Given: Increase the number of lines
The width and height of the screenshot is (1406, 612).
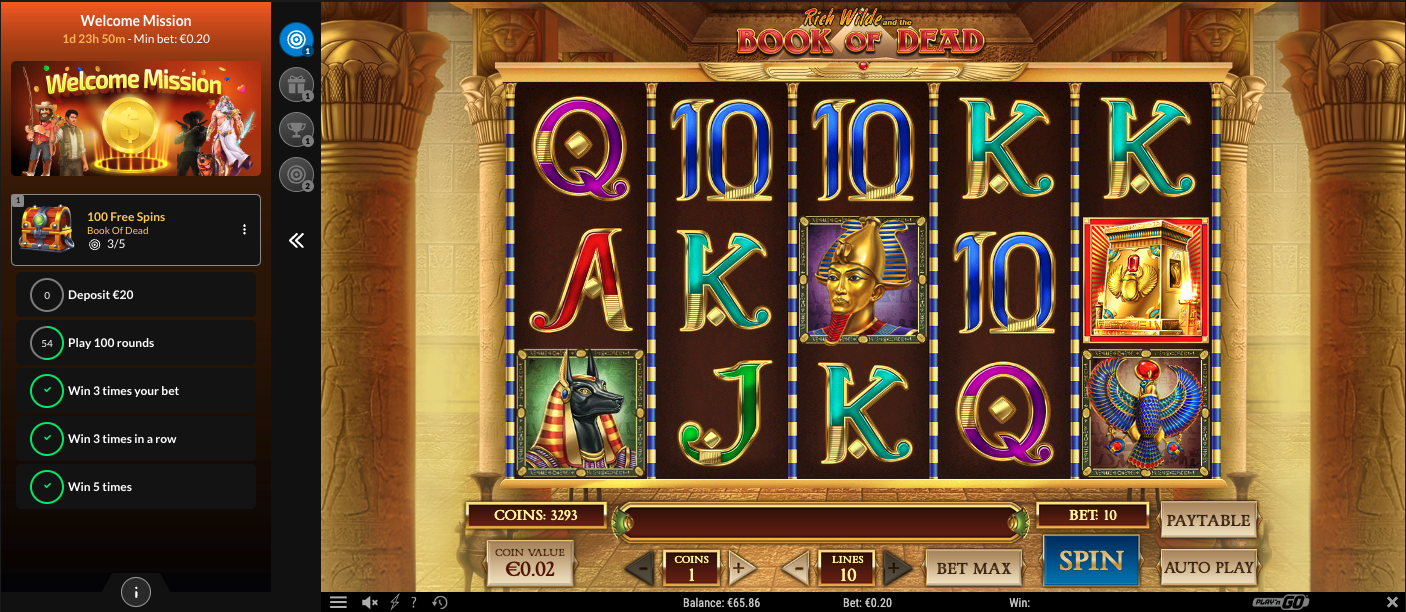Looking at the screenshot, I should [x=897, y=569].
